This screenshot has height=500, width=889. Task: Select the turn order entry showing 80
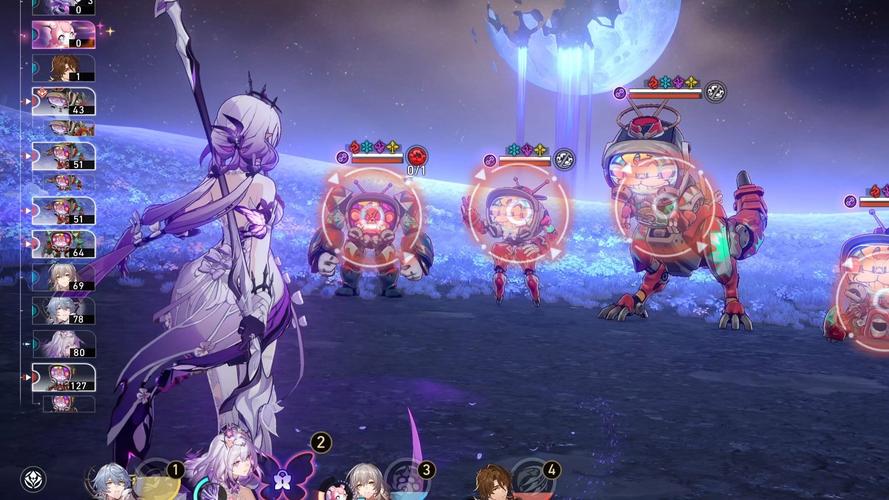(64, 344)
